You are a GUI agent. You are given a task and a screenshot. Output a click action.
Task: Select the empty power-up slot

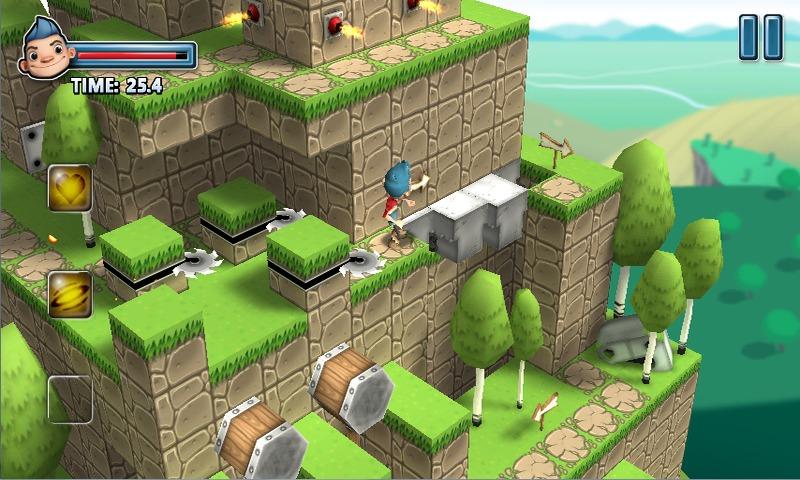(x=70, y=399)
